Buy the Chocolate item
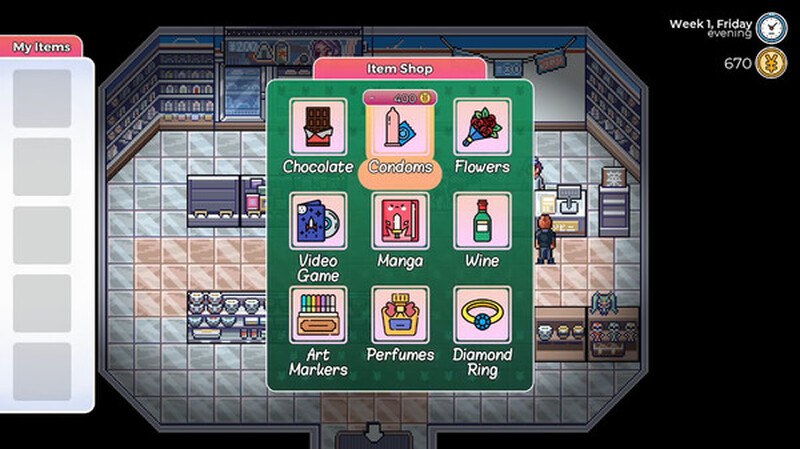 click(x=318, y=128)
